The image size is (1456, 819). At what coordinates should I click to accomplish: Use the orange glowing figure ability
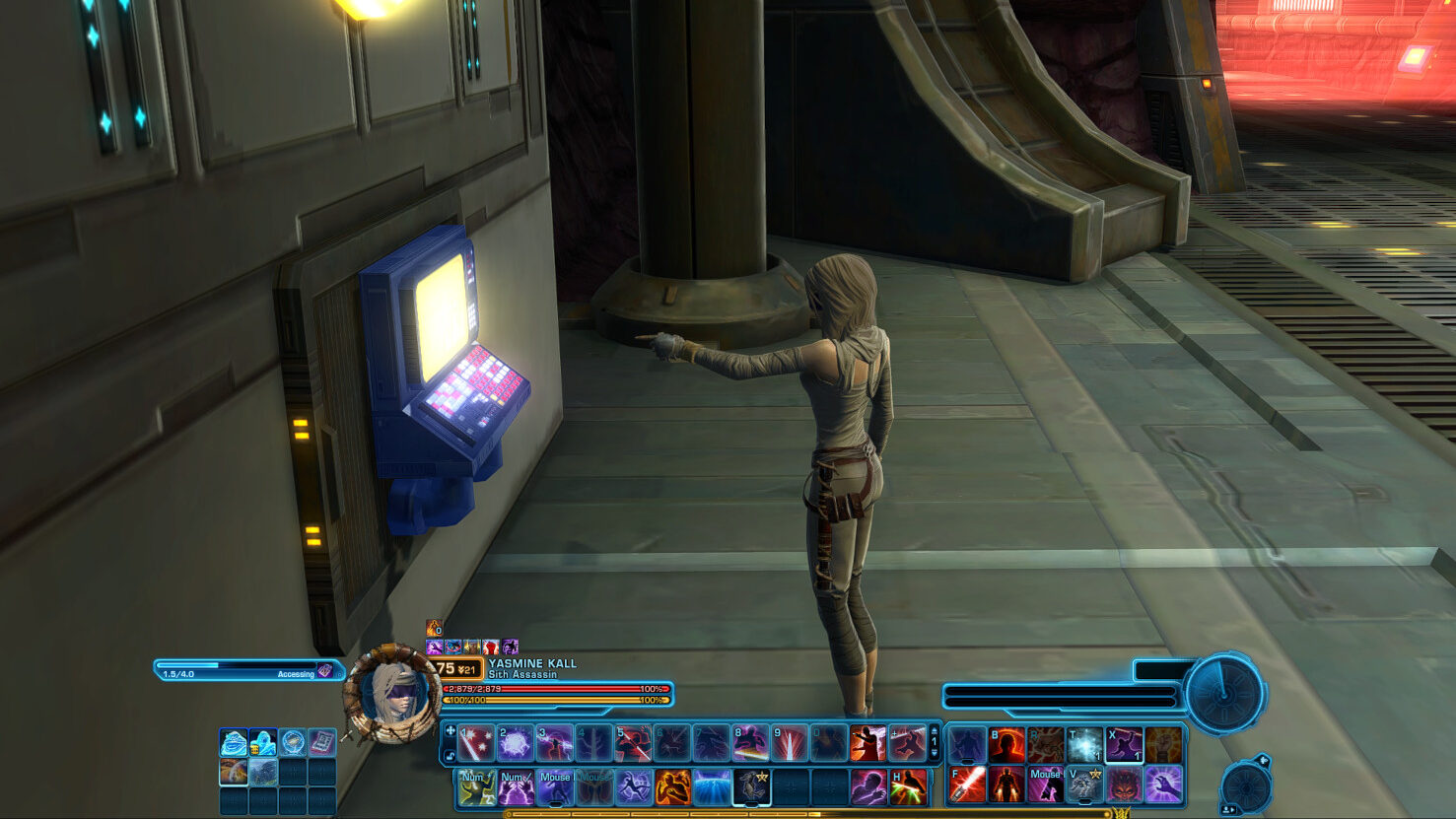(672, 787)
